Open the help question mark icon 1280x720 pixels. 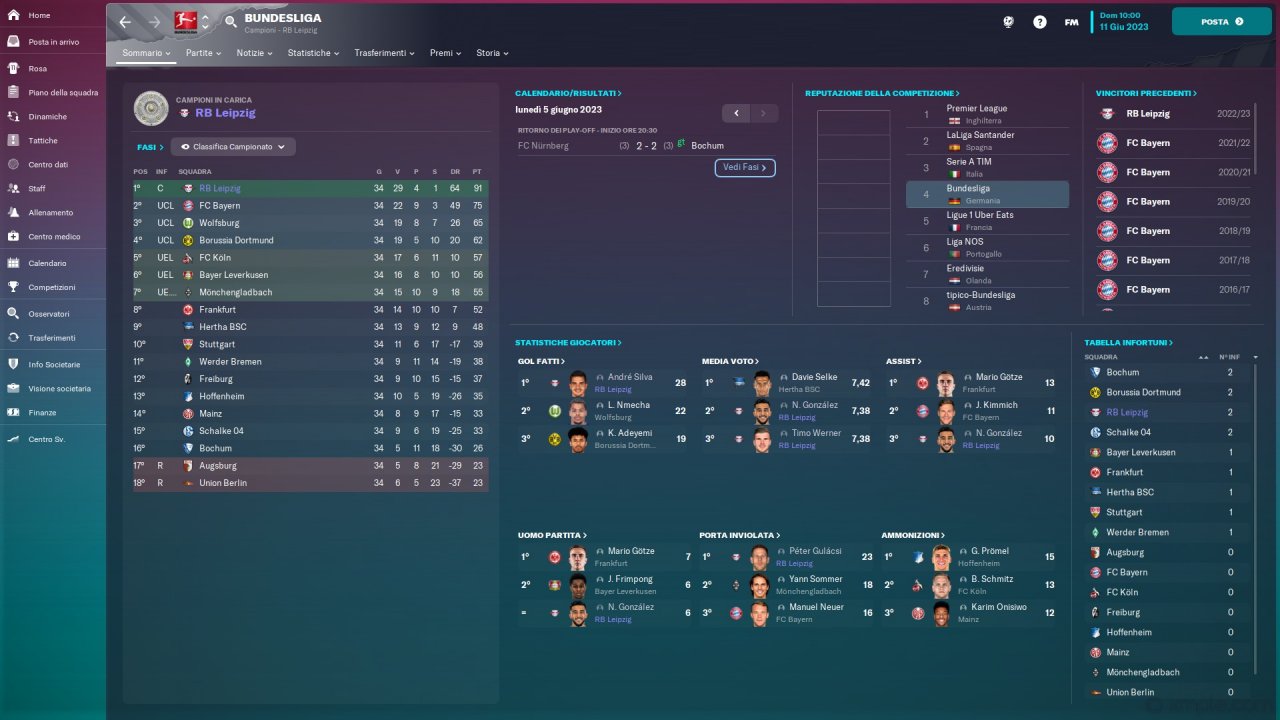tap(1040, 22)
